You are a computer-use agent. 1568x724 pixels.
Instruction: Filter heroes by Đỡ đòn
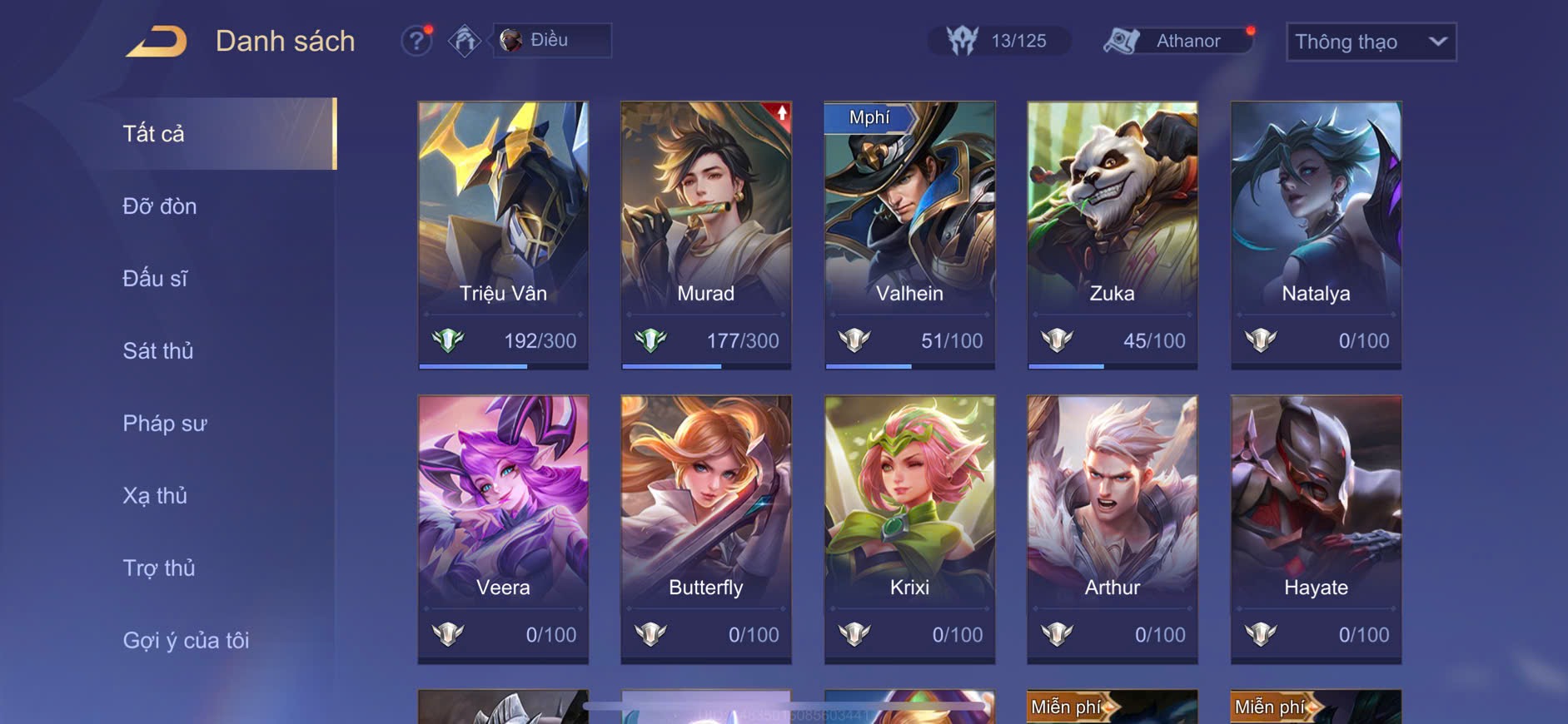(x=160, y=206)
